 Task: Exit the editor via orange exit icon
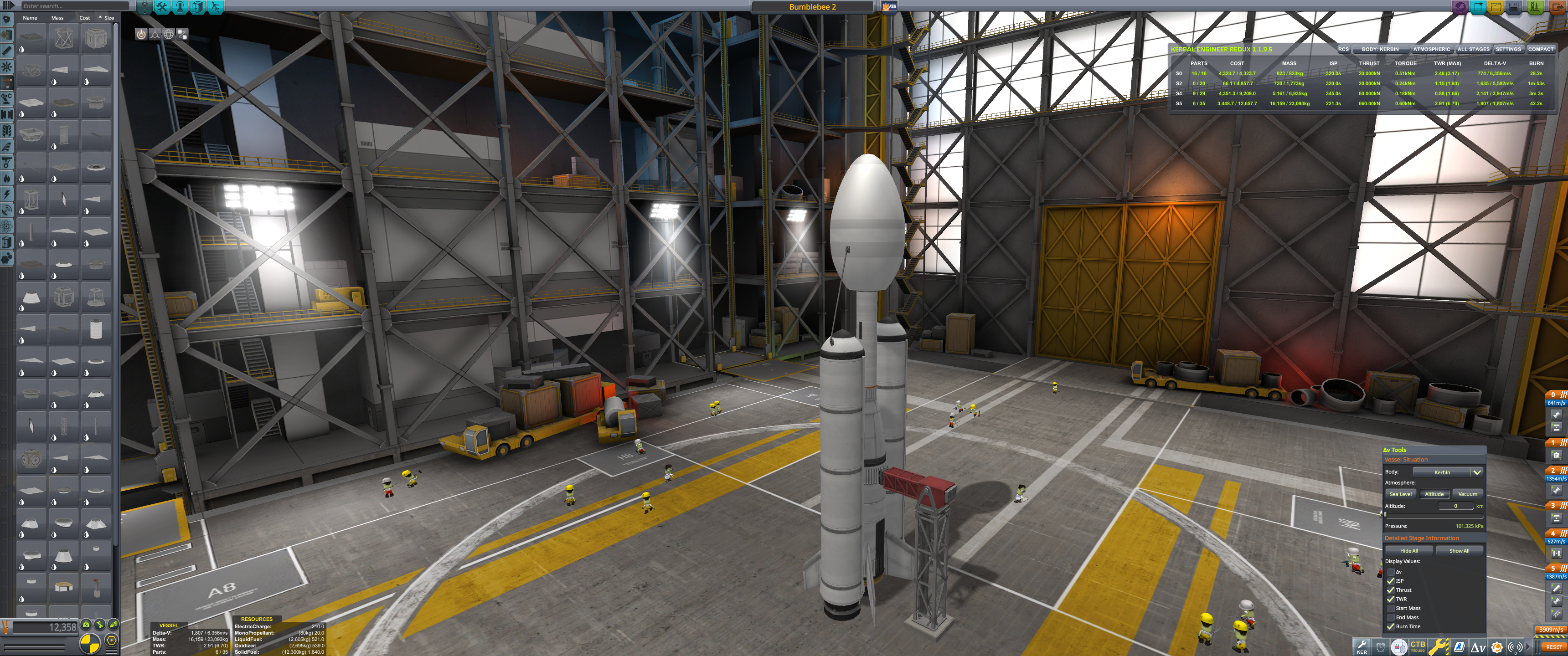pyautogui.click(x=1558, y=7)
